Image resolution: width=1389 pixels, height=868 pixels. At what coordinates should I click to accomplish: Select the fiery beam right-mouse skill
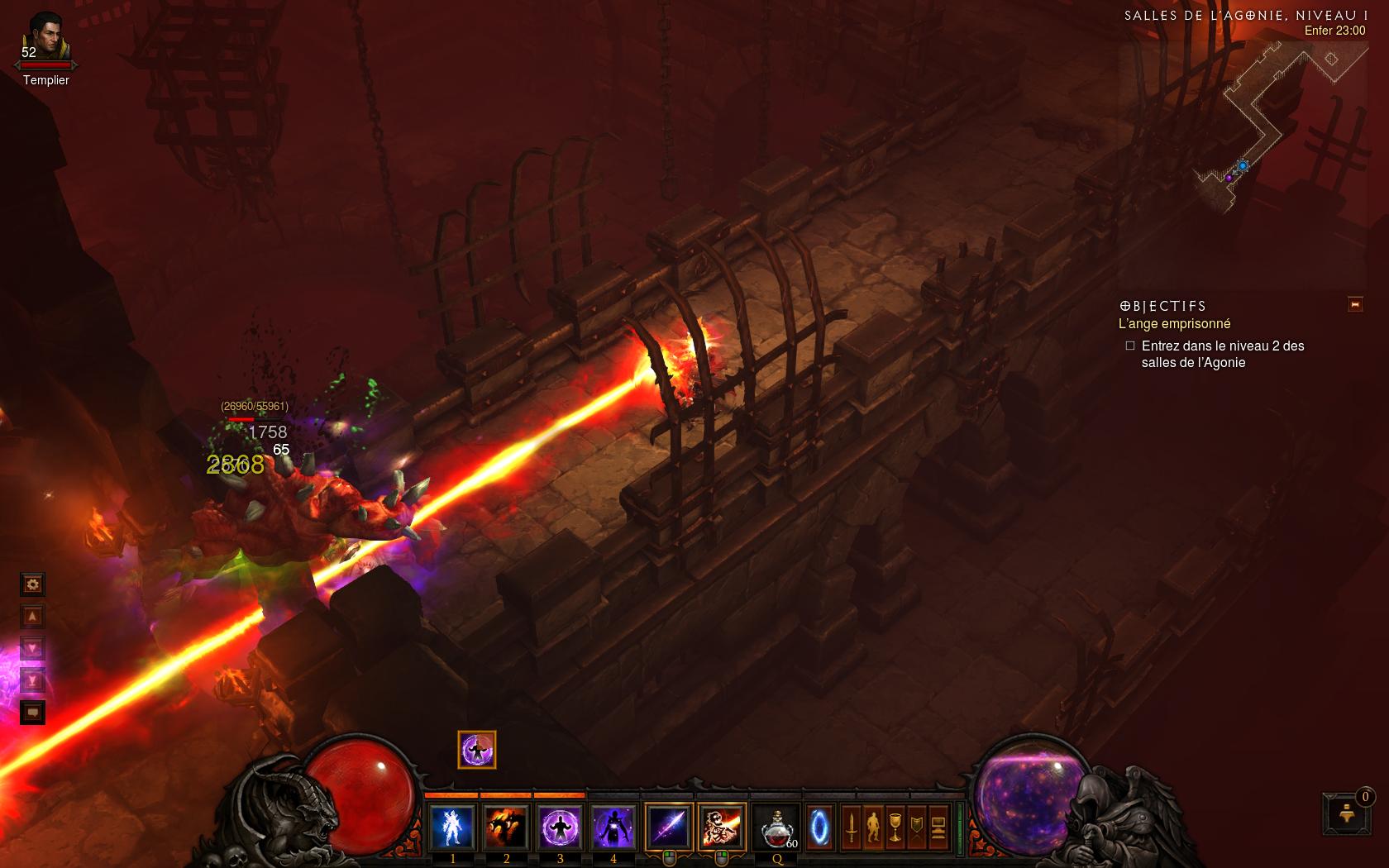(722, 827)
